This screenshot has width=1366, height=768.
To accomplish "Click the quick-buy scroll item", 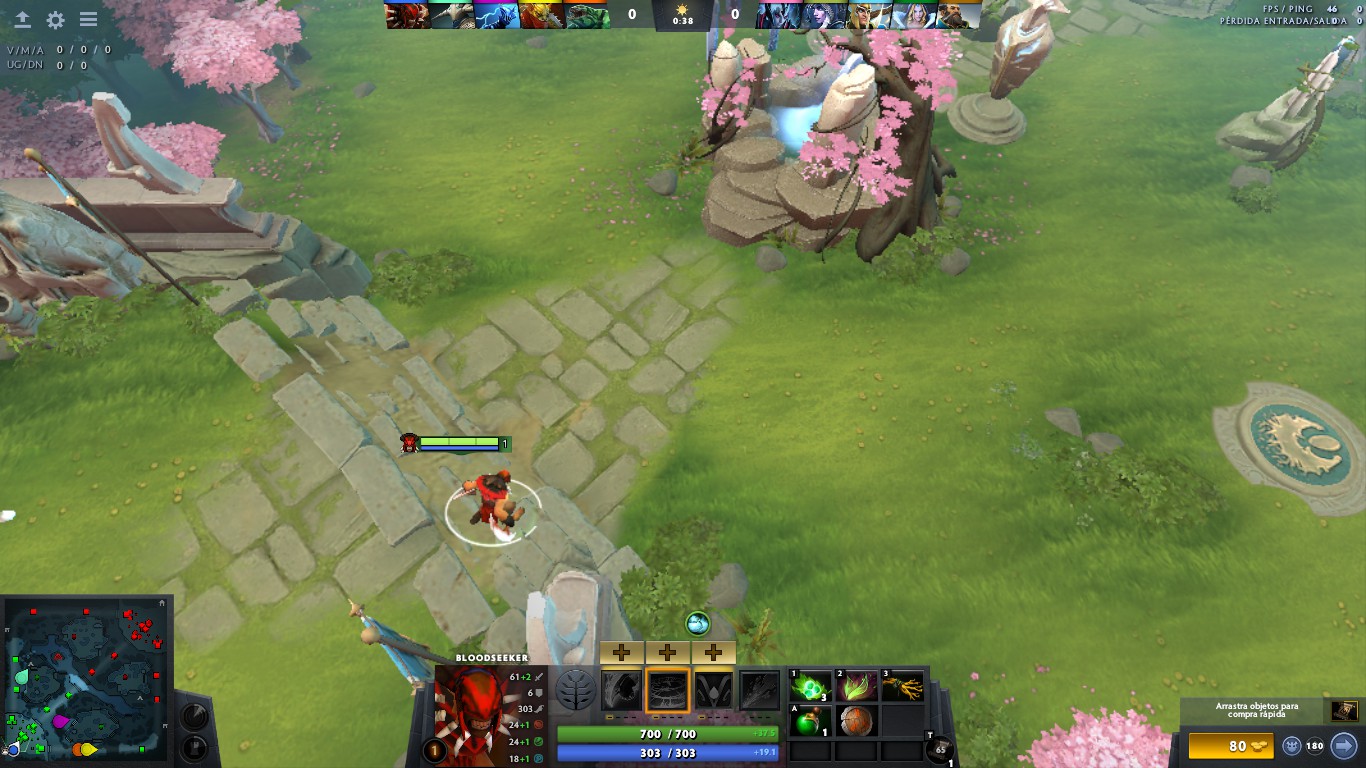I will click(x=1343, y=710).
